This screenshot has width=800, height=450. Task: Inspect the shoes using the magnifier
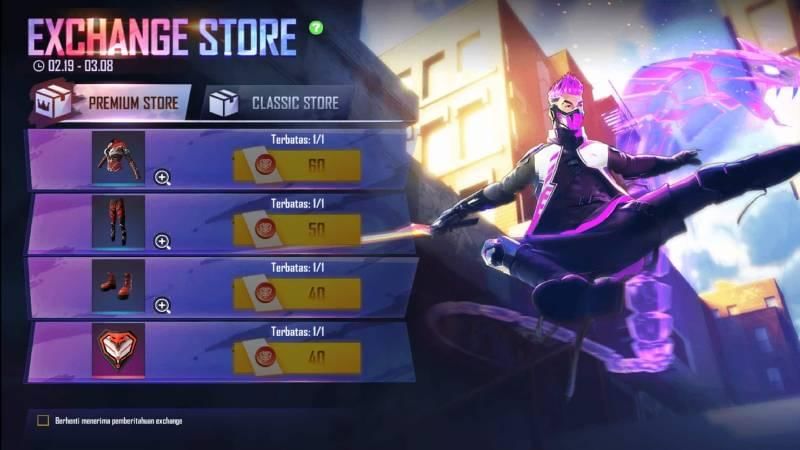[x=162, y=305]
